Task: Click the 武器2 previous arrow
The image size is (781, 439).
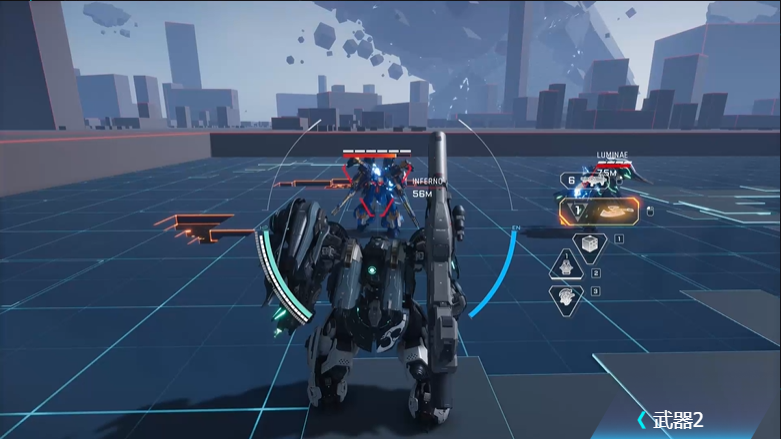Action: [642, 419]
